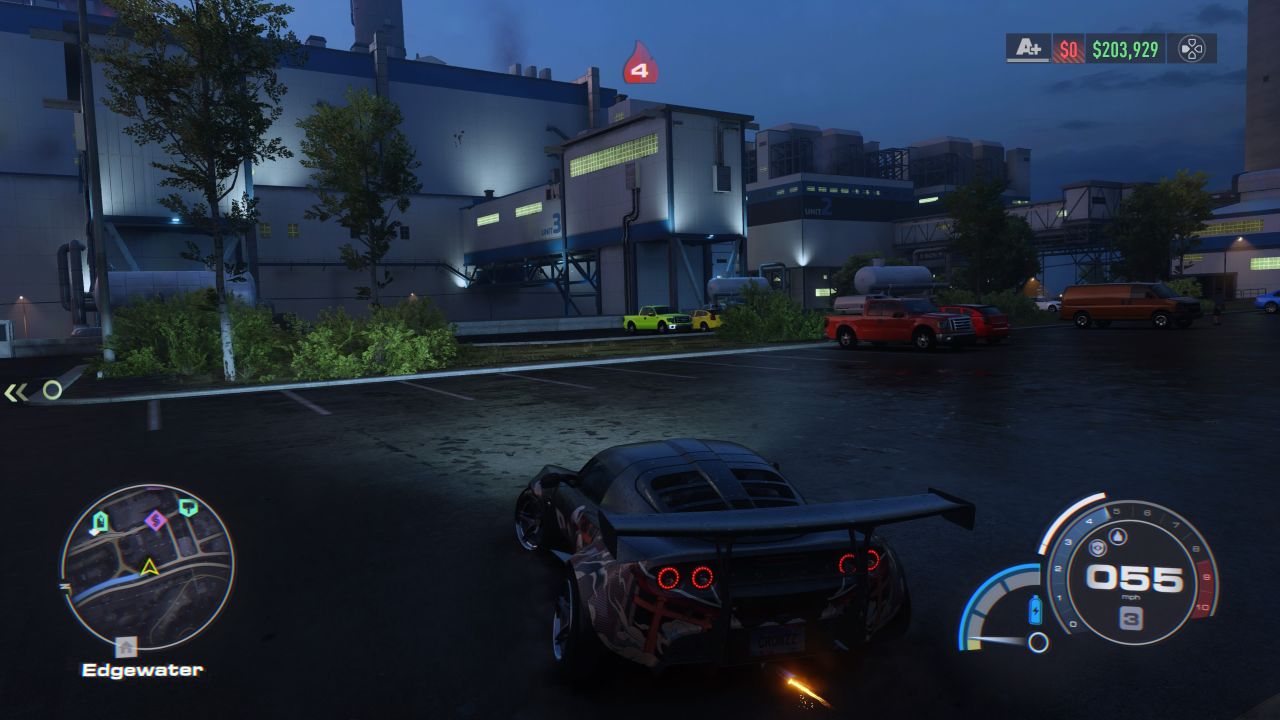Click the yellow player arrow on the minimap
This screenshot has height=720, width=1280.
pyautogui.click(x=148, y=568)
